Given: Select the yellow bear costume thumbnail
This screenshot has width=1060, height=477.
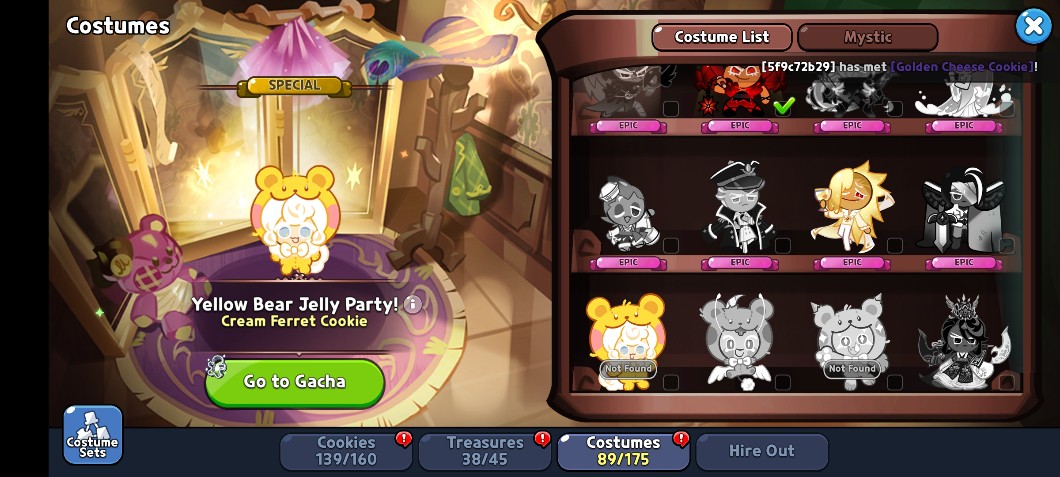Looking at the screenshot, I should coord(627,340).
